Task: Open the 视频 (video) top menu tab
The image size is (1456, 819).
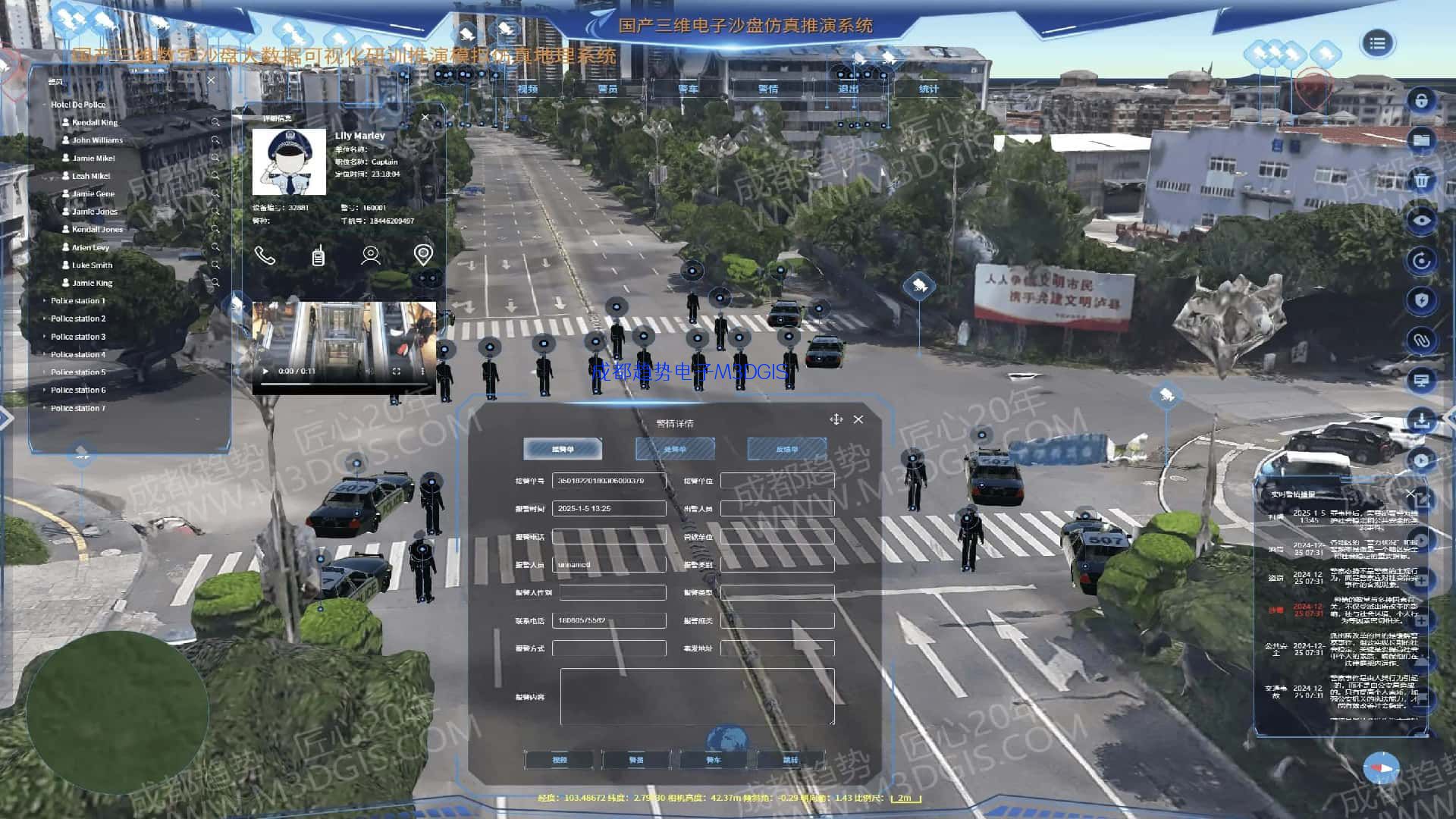Action: click(527, 89)
